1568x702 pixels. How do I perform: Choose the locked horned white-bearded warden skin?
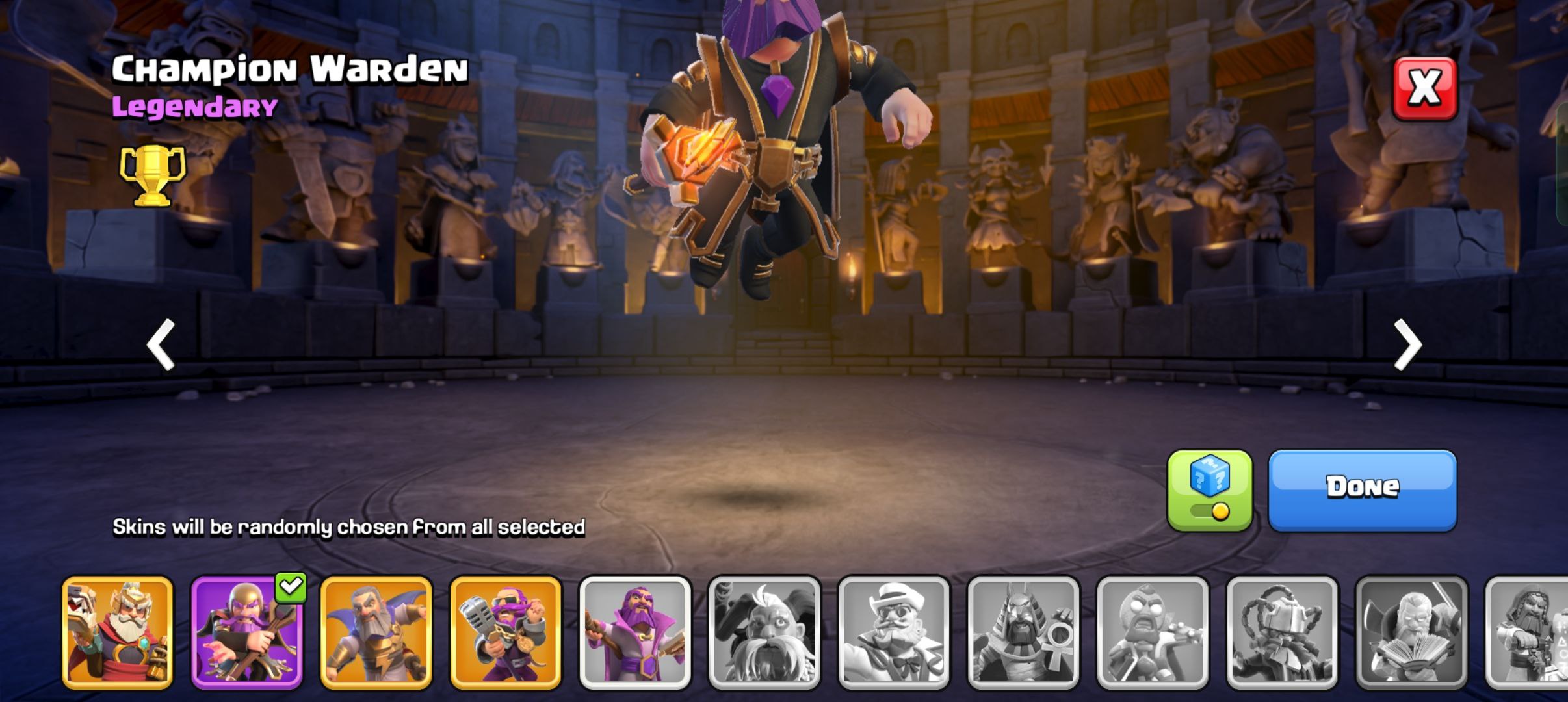(764, 632)
